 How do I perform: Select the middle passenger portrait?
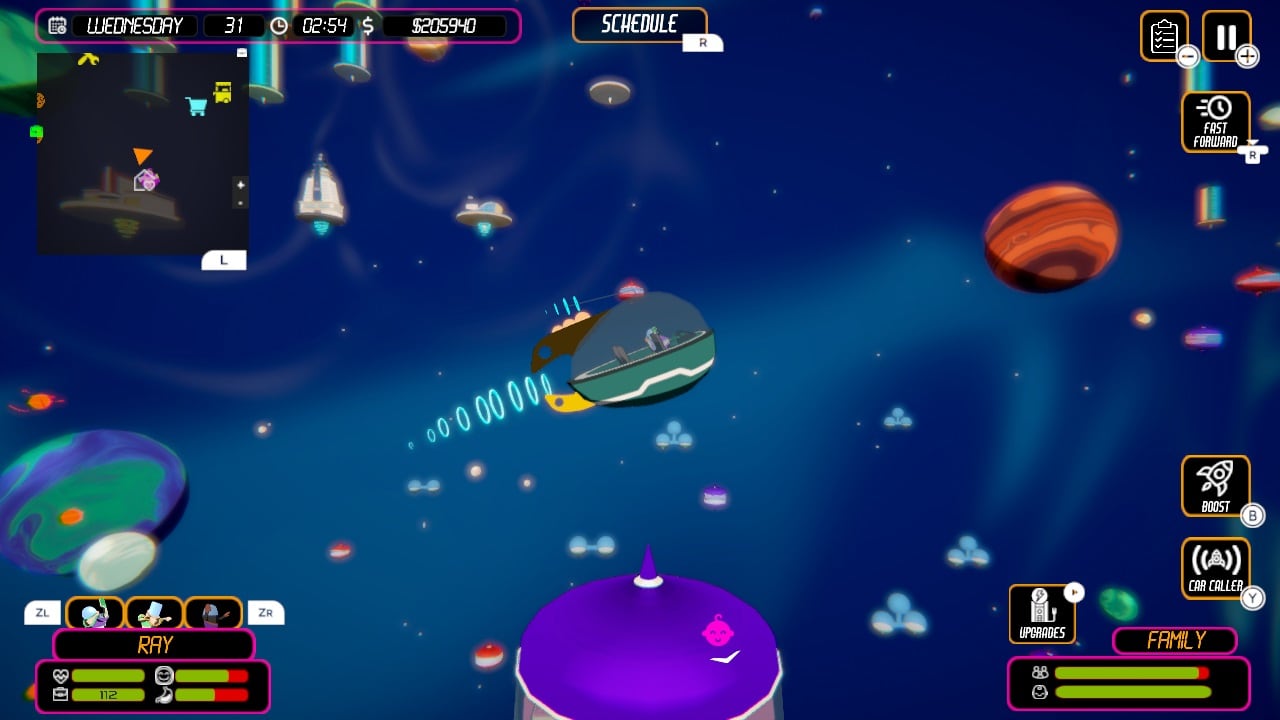(155, 612)
